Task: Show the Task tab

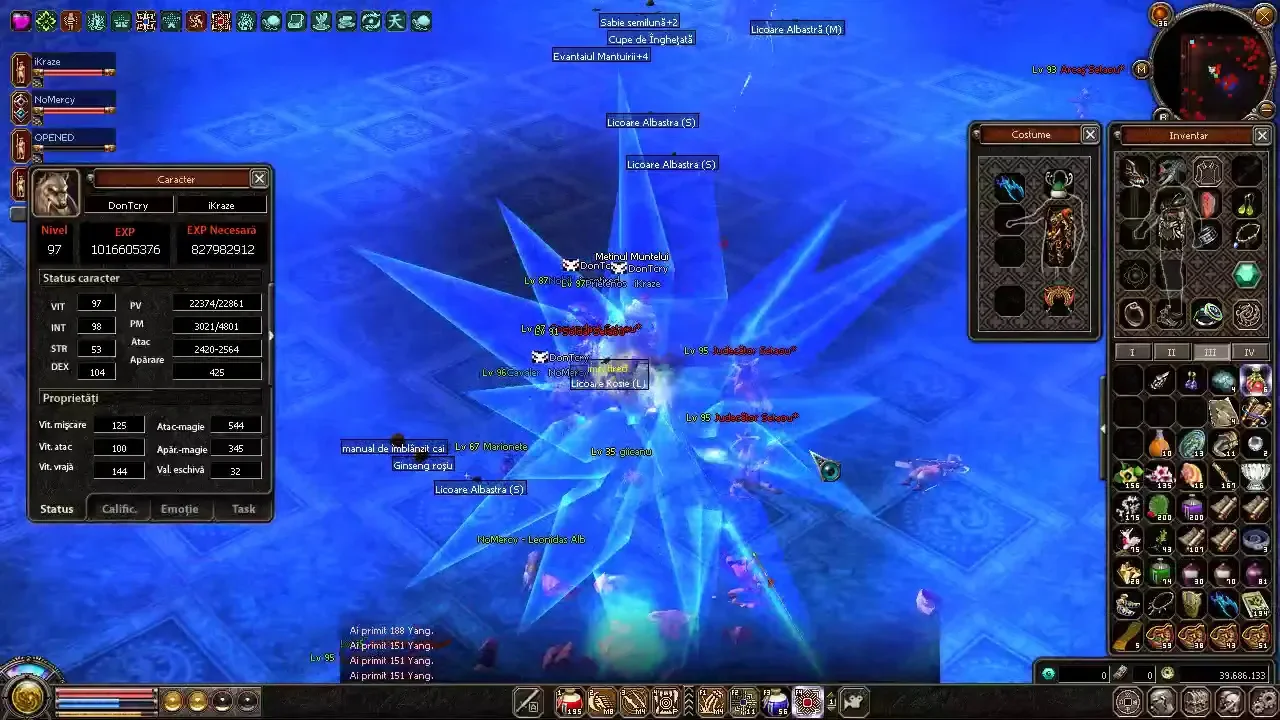Action: pyautogui.click(x=243, y=509)
